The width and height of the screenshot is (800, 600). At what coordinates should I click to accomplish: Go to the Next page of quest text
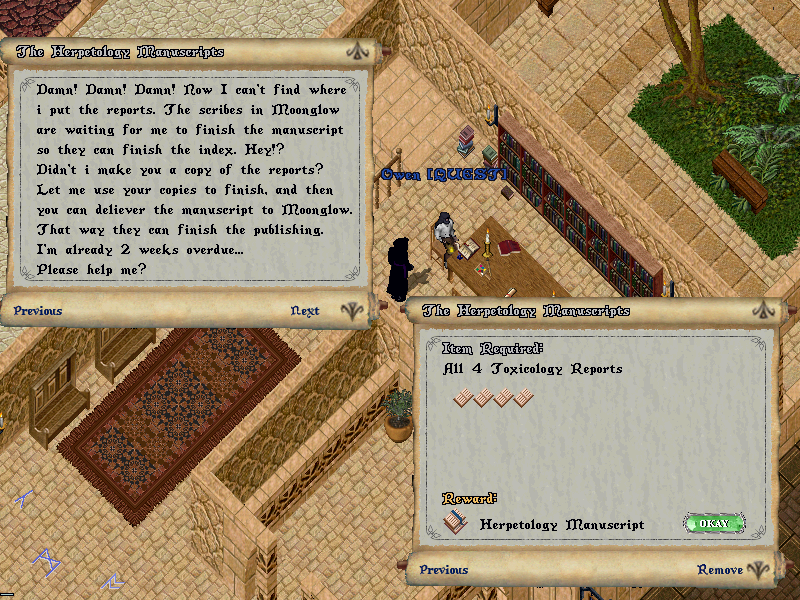305,311
